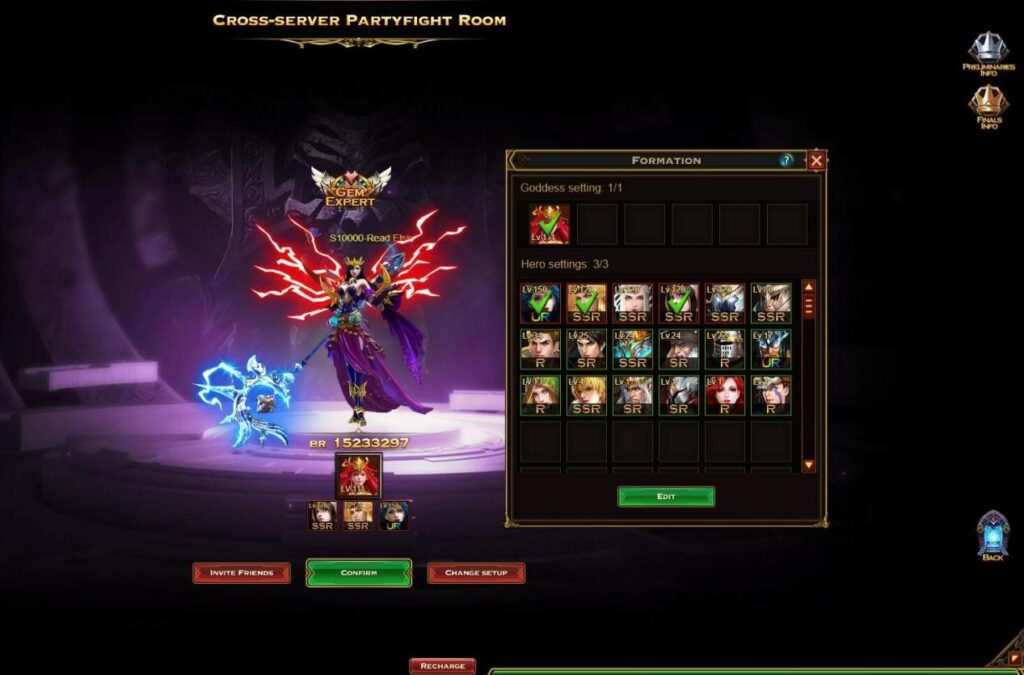The width and height of the screenshot is (1024, 675).
Task: Confirm the party setup
Action: coord(359,573)
